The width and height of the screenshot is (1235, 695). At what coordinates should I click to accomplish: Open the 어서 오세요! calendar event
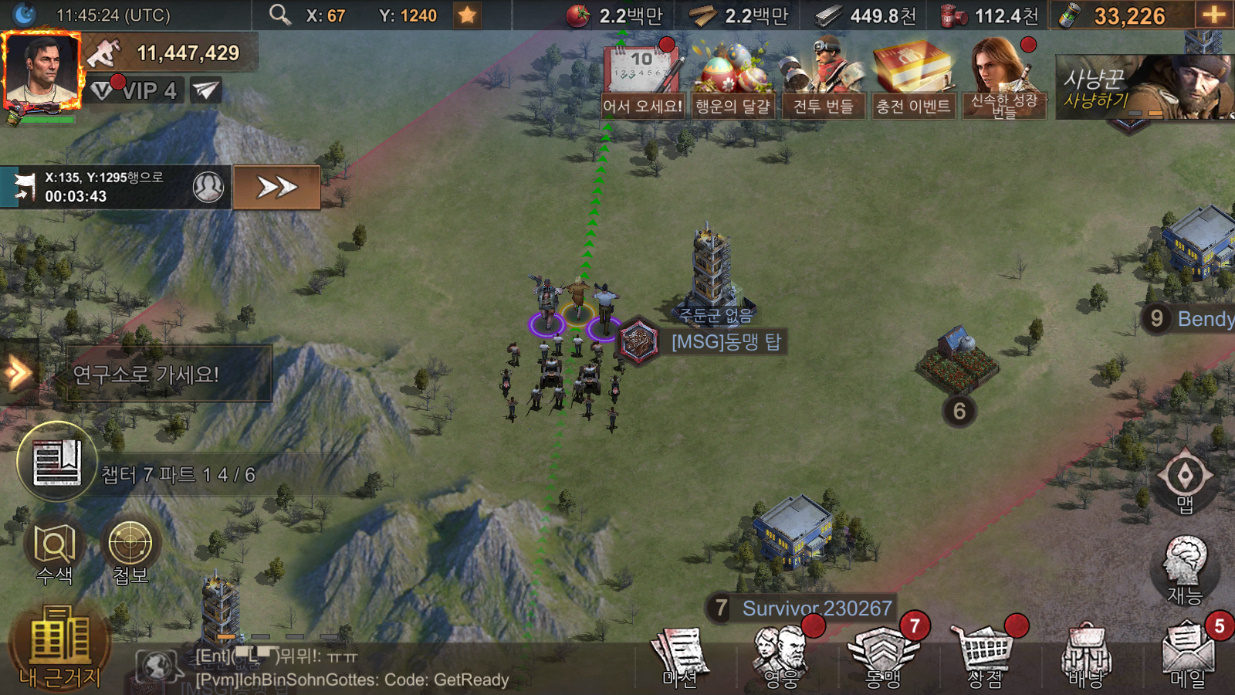643,80
